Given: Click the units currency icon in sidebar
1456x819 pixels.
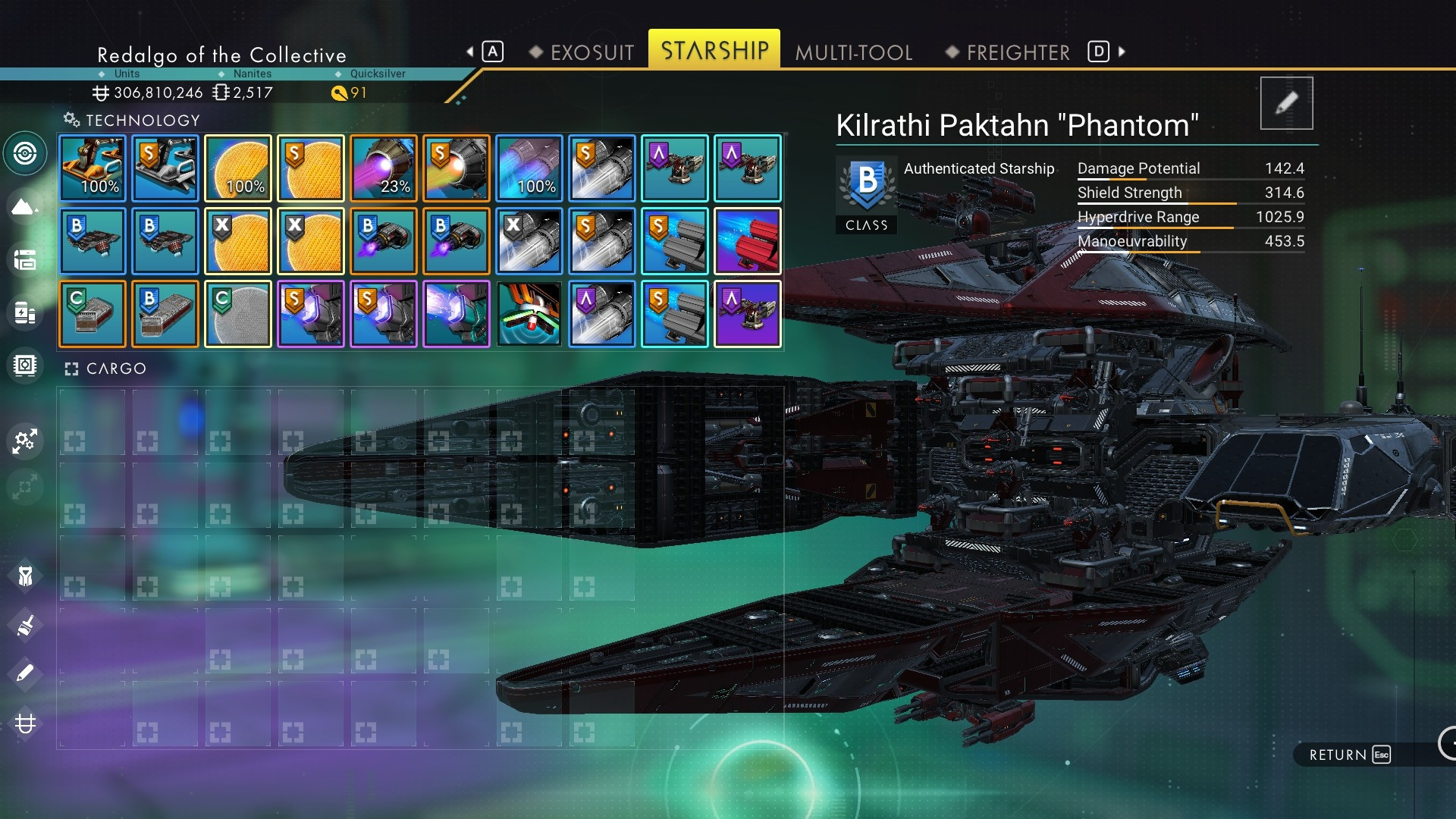Looking at the screenshot, I should coord(25,723).
